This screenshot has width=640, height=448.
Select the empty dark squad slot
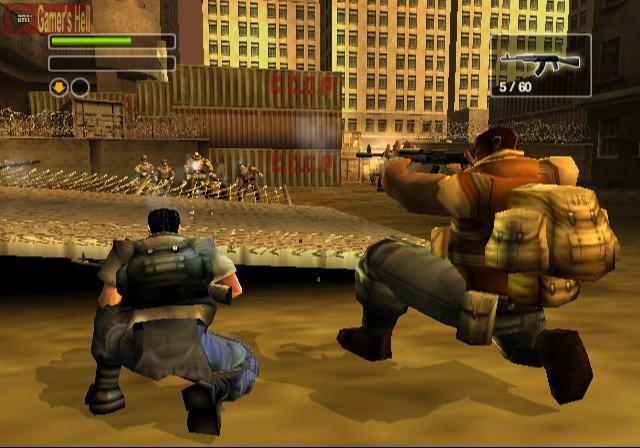tap(80, 87)
